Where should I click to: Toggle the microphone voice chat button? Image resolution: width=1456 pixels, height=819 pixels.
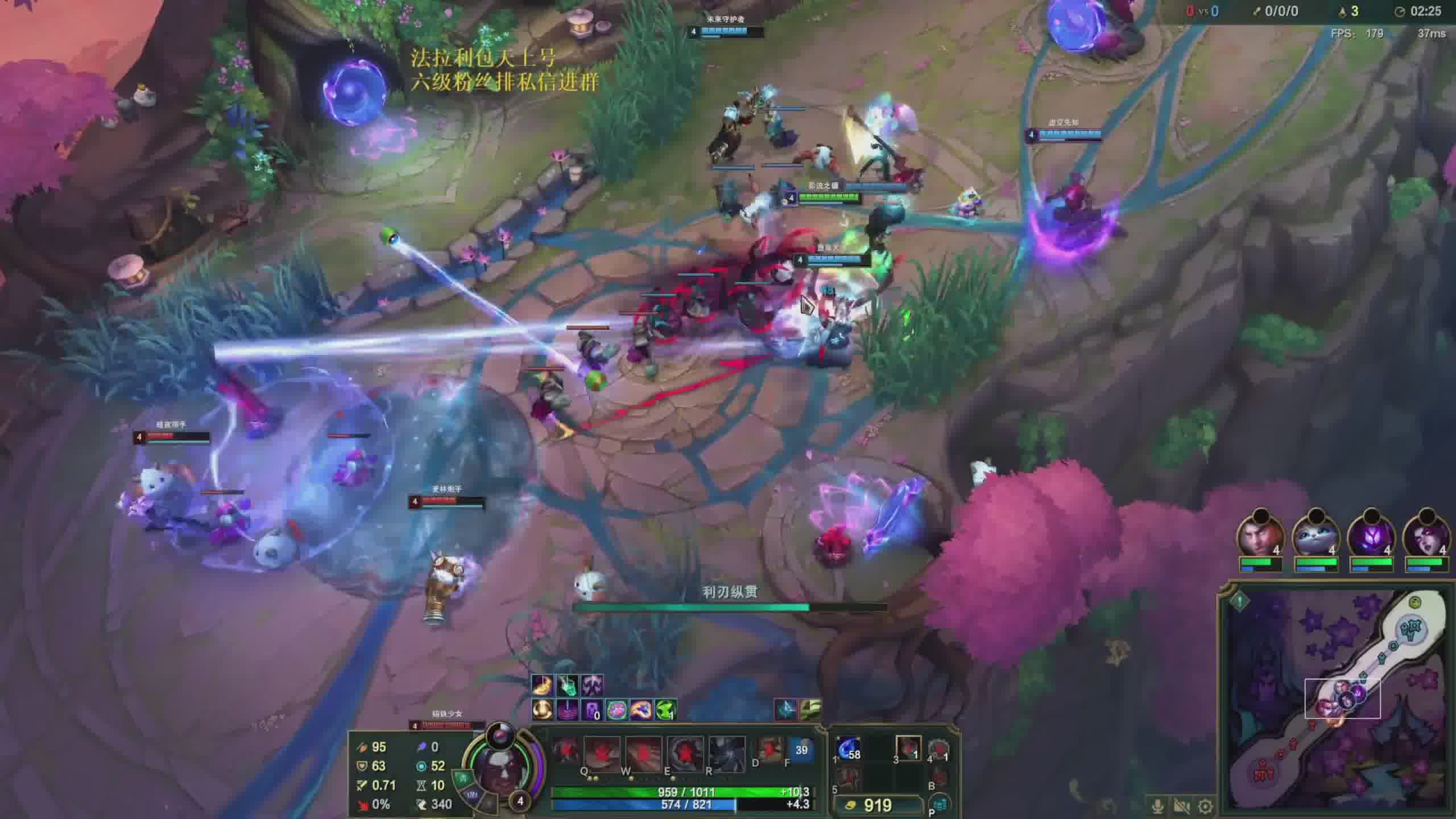(1157, 806)
